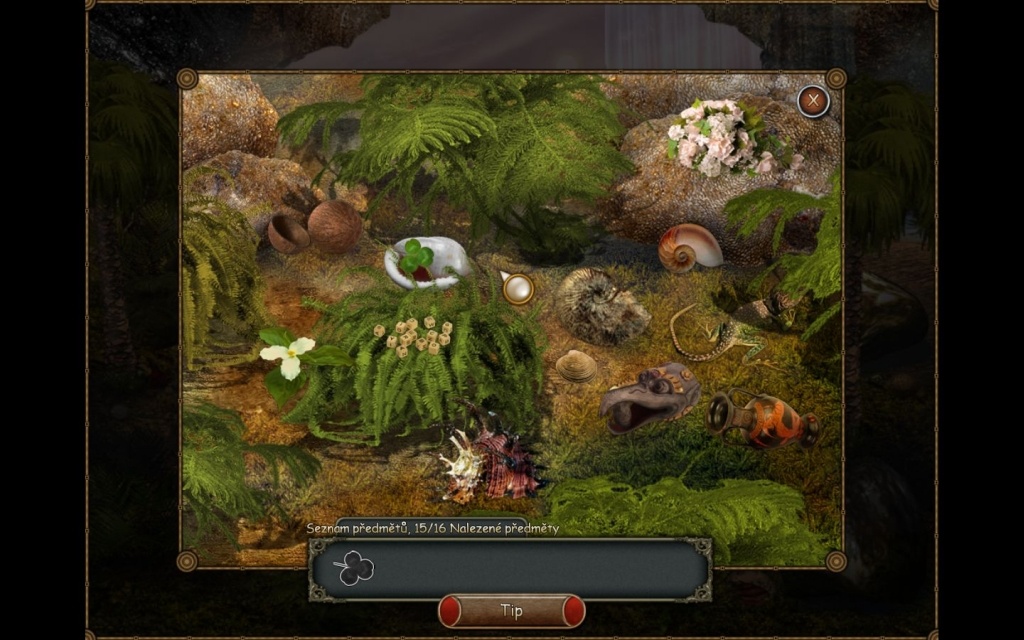Use the Tip hint button
The height and width of the screenshot is (640, 1024).
(511, 610)
